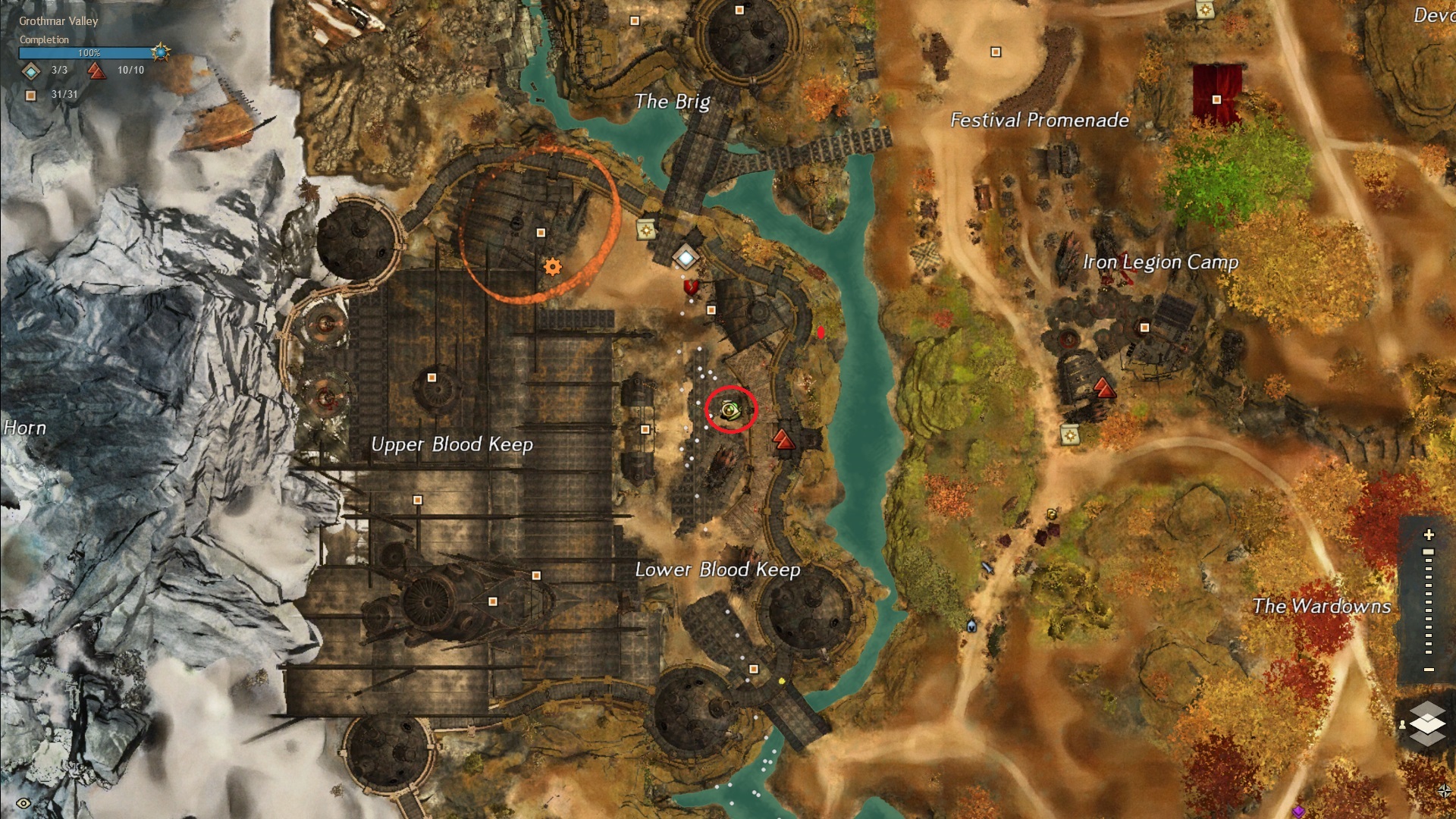
Task: Zoom in with the map plus button
Action: 1429,535
